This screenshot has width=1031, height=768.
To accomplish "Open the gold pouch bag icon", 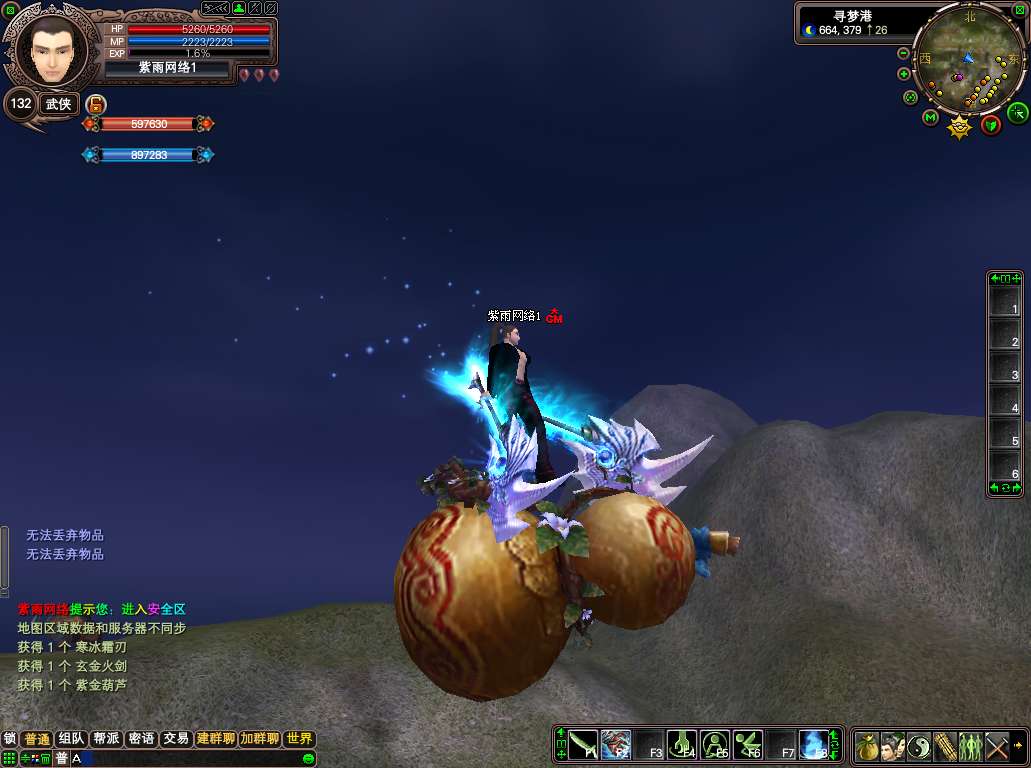I will (x=867, y=746).
